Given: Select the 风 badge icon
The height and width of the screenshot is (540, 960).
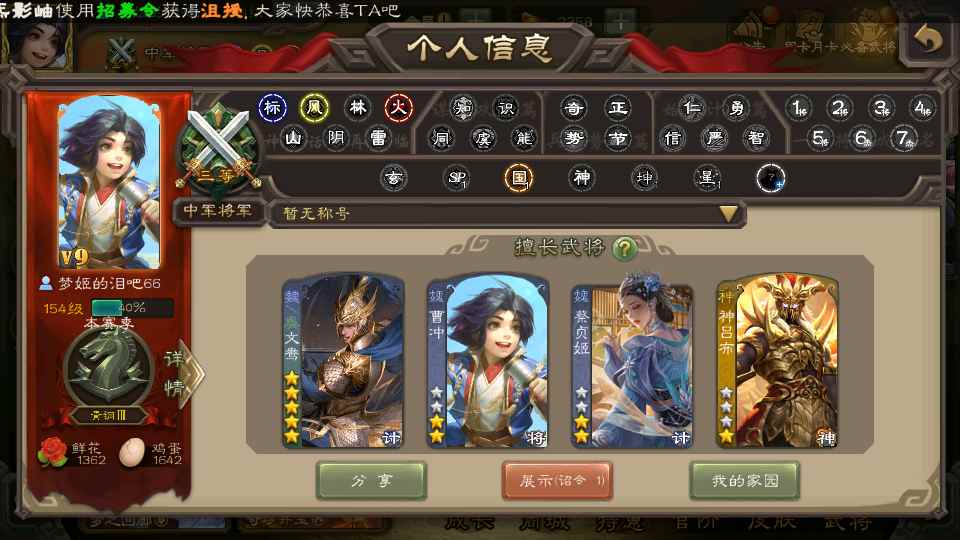Looking at the screenshot, I should [315, 107].
